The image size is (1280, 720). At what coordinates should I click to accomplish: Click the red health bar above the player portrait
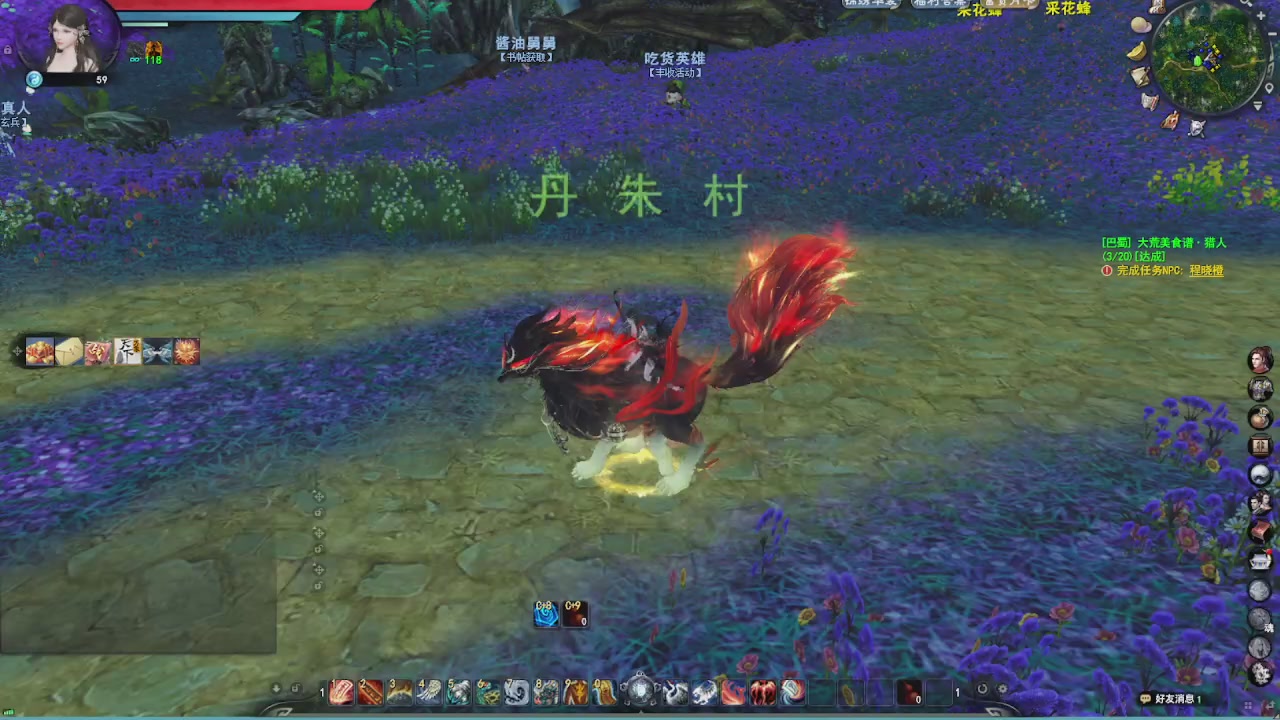tap(230, 5)
